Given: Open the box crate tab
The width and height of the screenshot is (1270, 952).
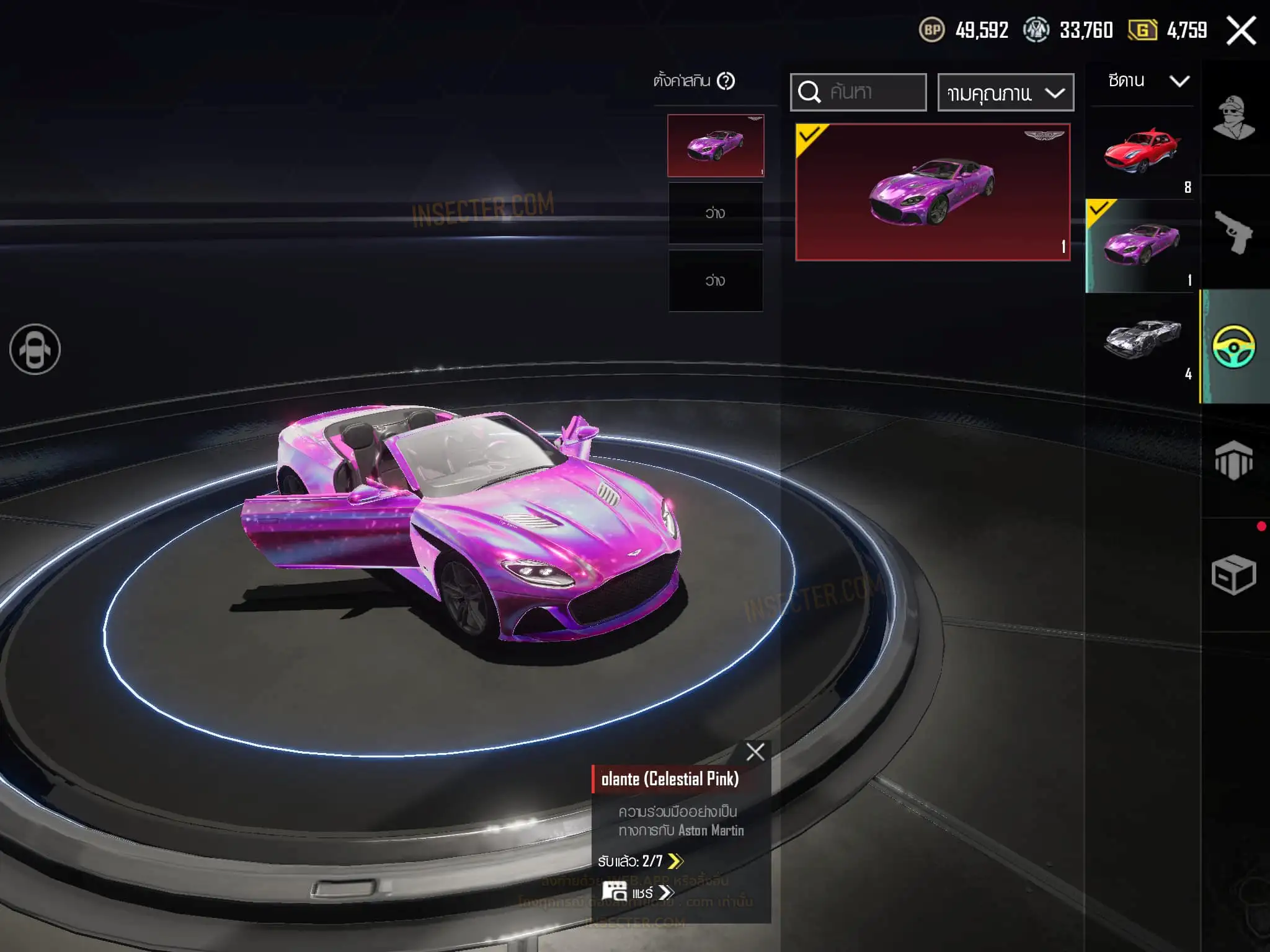Looking at the screenshot, I should click(1234, 575).
